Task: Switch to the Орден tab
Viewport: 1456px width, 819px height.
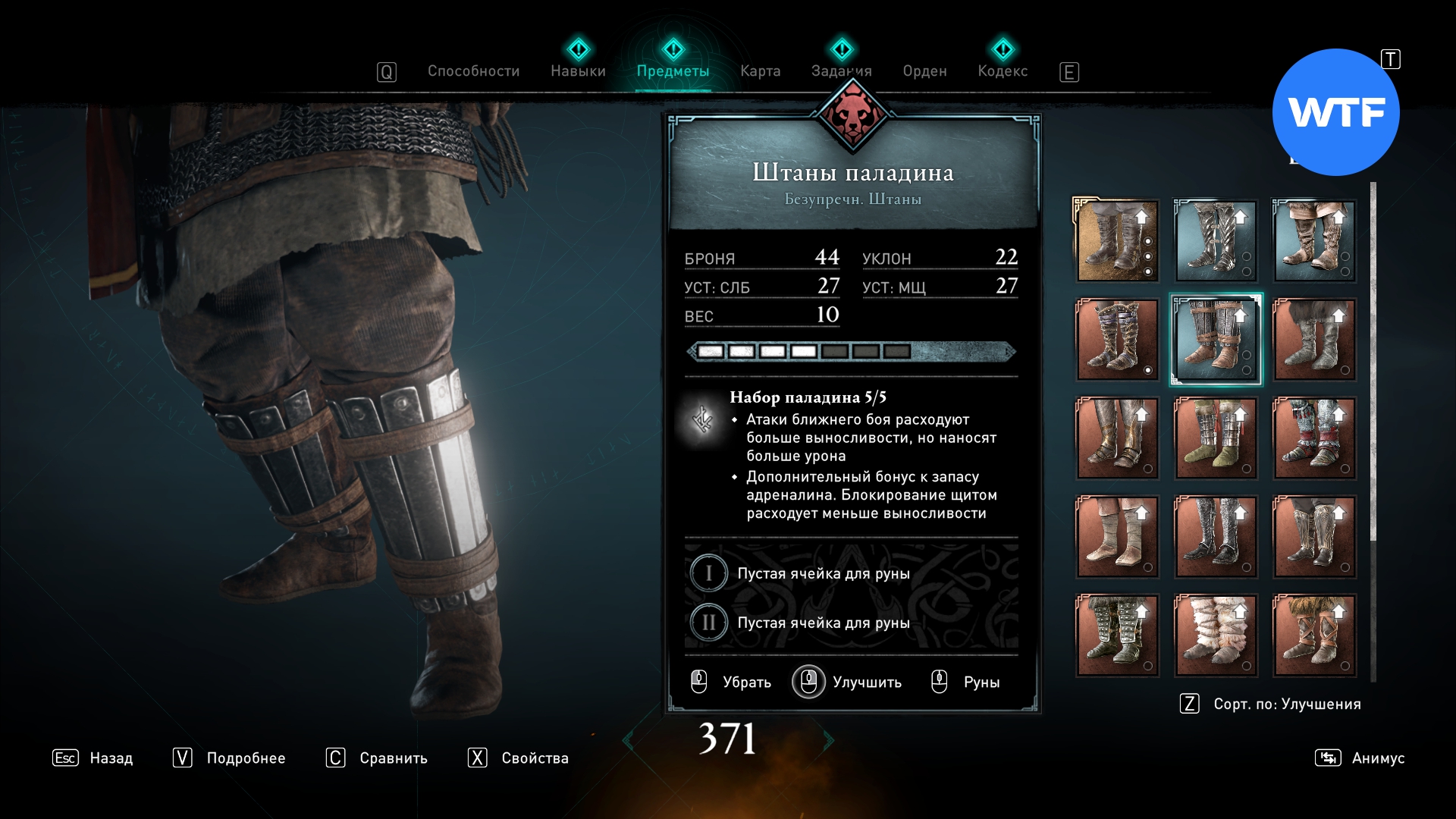Action: point(924,71)
